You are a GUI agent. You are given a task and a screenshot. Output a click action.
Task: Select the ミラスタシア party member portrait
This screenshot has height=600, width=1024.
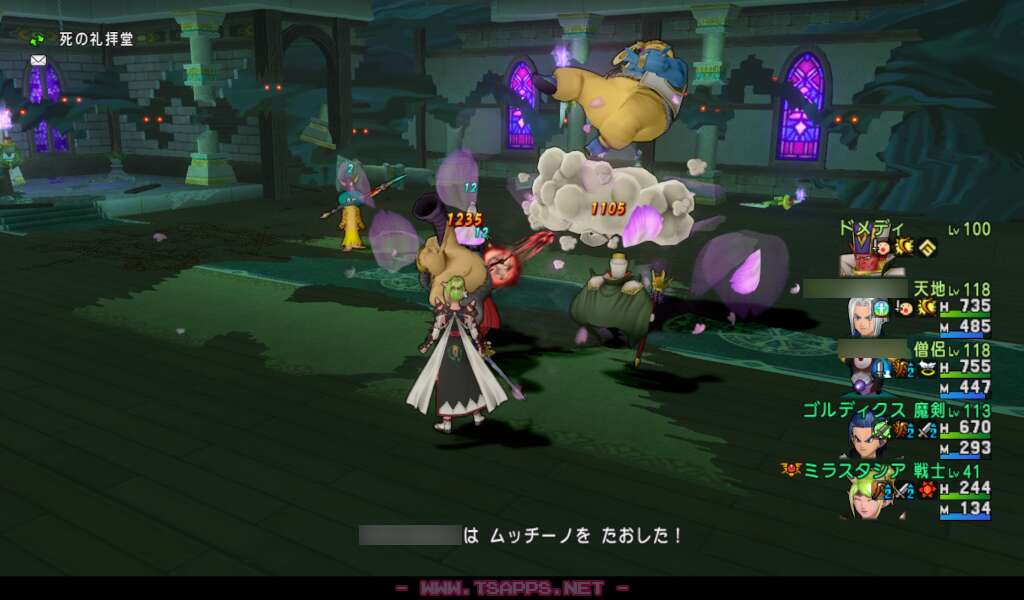tap(865, 497)
